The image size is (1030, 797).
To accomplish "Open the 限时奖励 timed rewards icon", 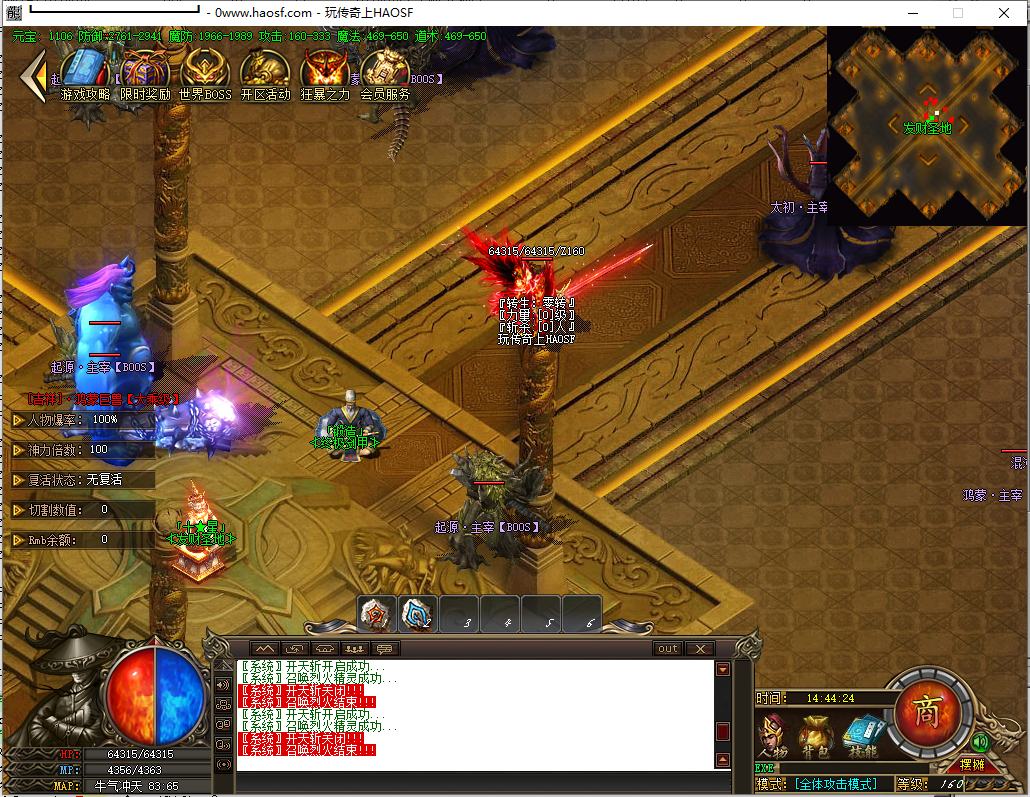I will 145,71.
